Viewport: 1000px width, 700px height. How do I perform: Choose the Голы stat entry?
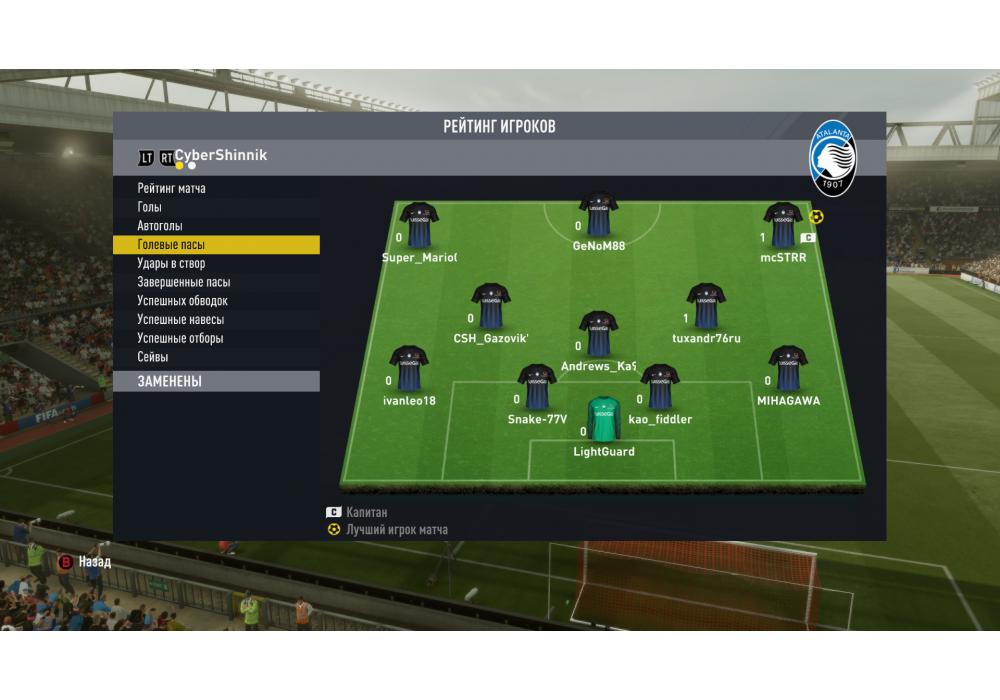[x=150, y=207]
